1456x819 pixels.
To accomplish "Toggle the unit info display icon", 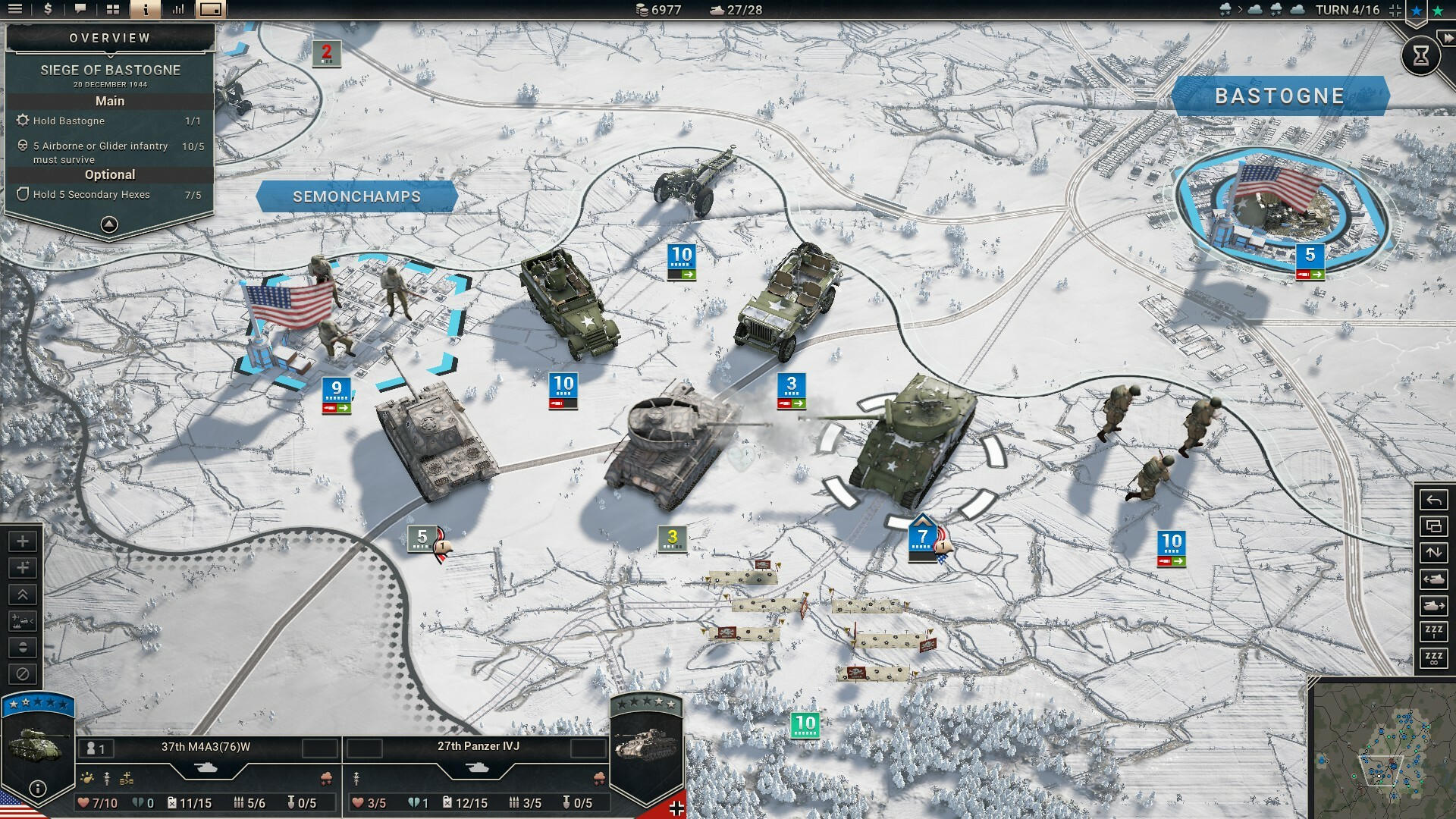I will (144, 10).
